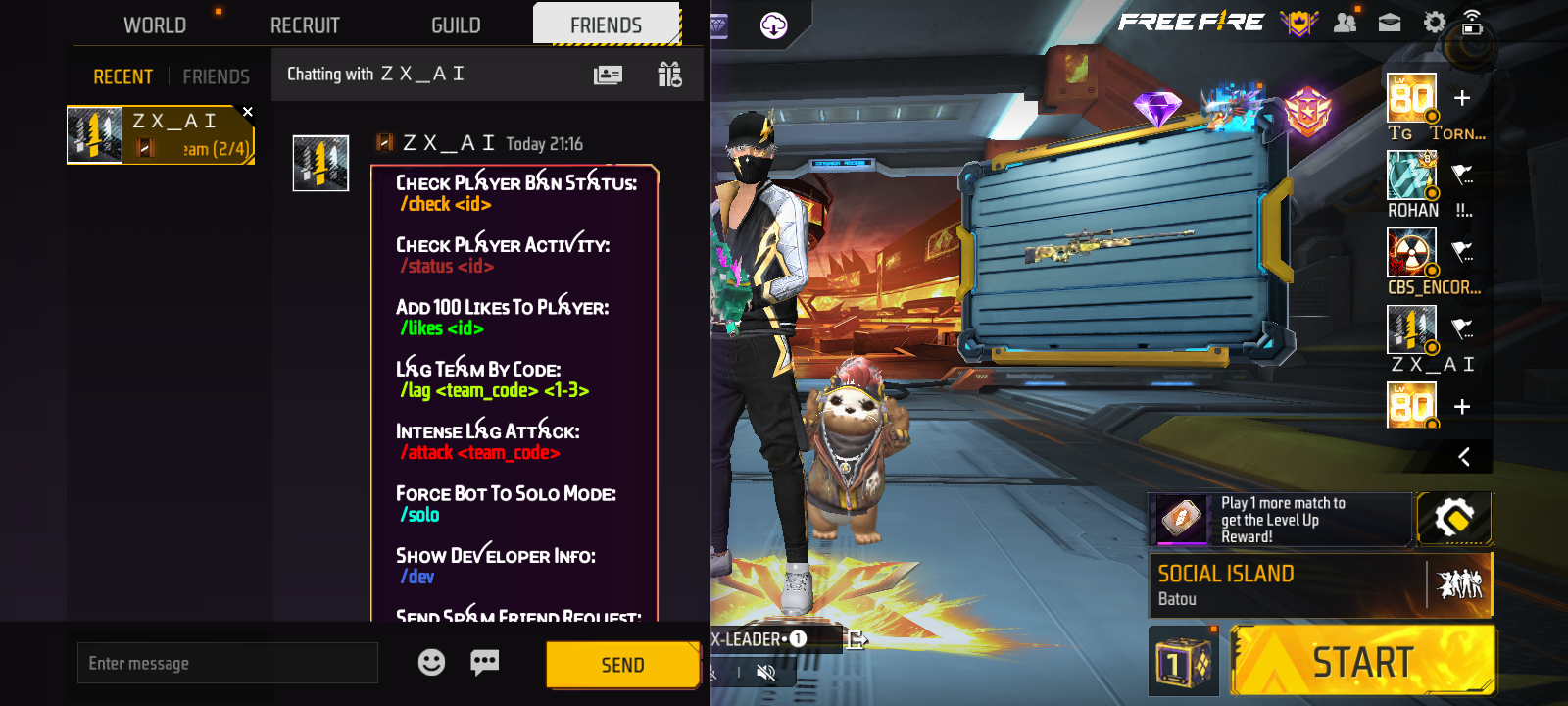
Task: Open the friends list people icon
Action: tap(1345, 23)
